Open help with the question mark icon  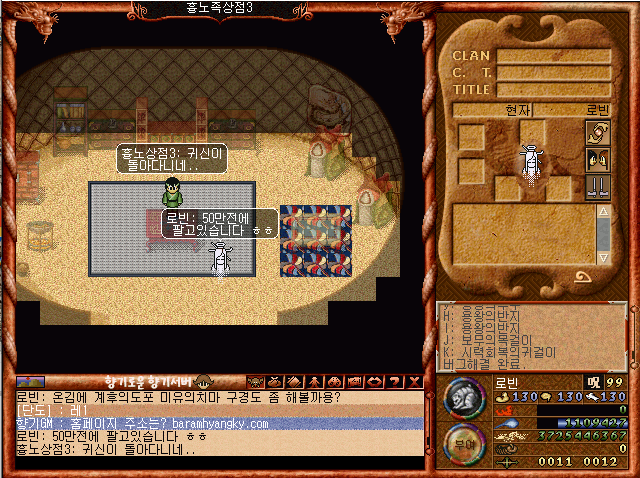click(393, 381)
